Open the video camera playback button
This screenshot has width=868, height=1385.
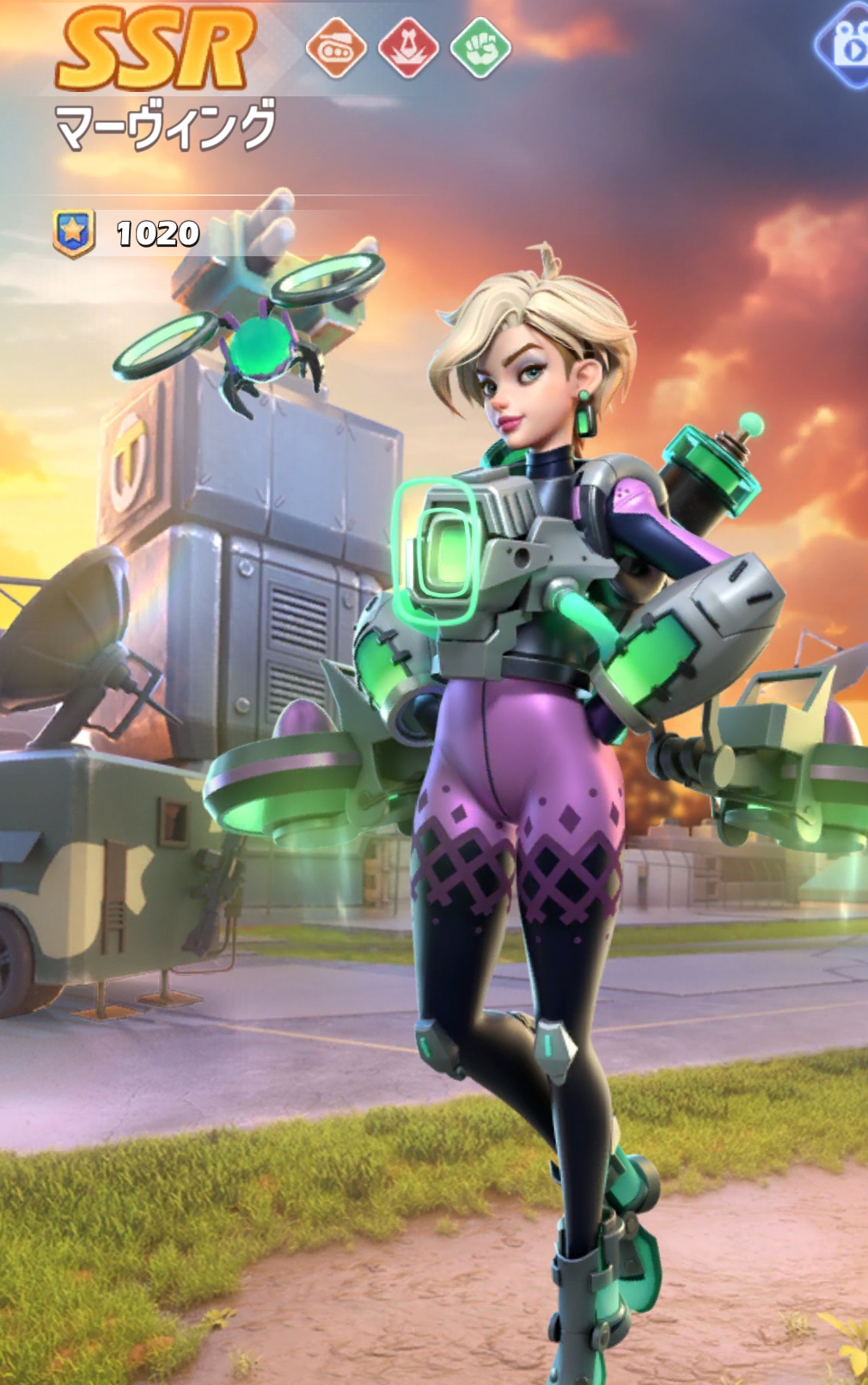click(x=847, y=46)
